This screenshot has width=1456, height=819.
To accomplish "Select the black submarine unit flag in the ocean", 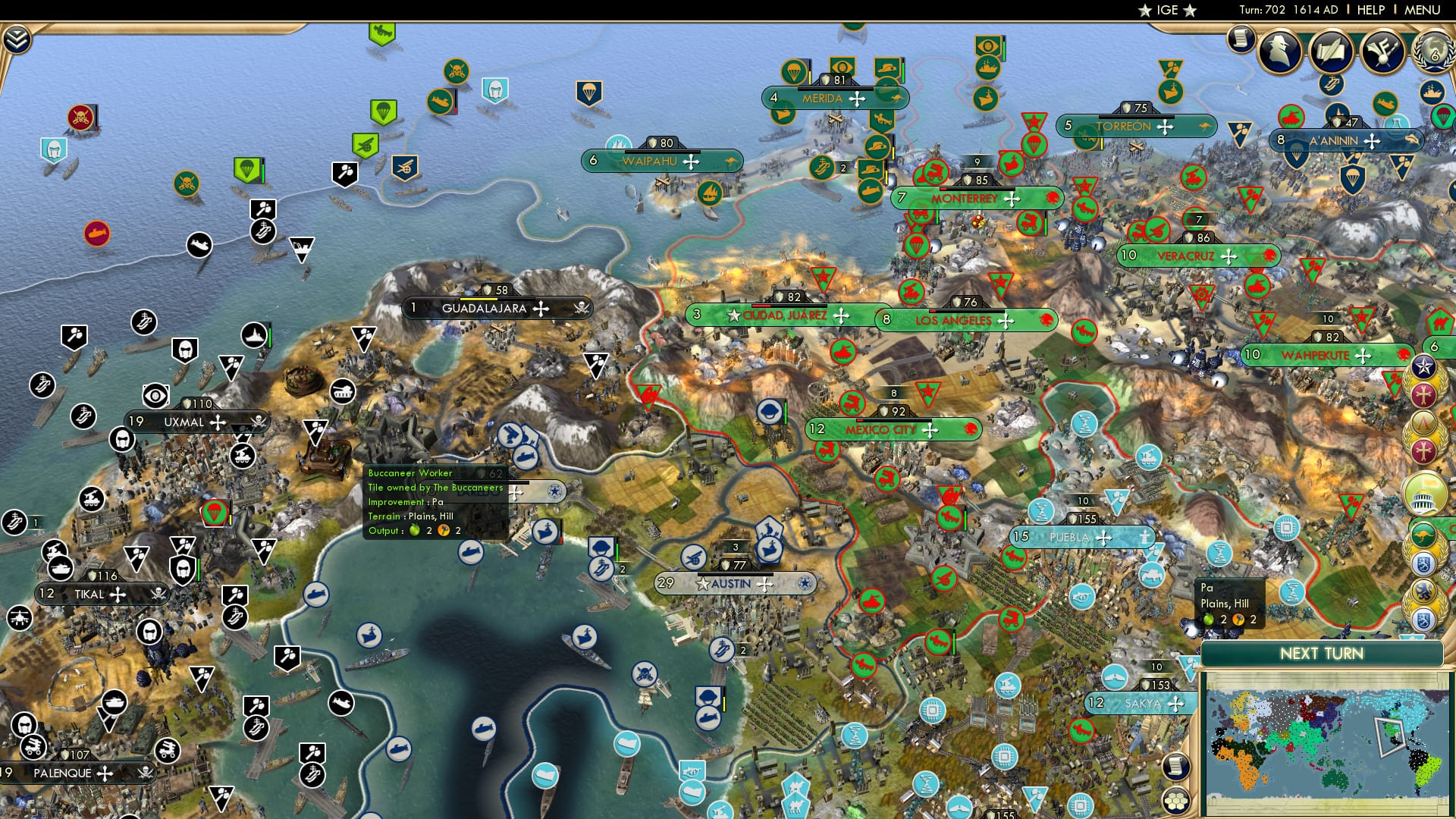I will (199, 244).
